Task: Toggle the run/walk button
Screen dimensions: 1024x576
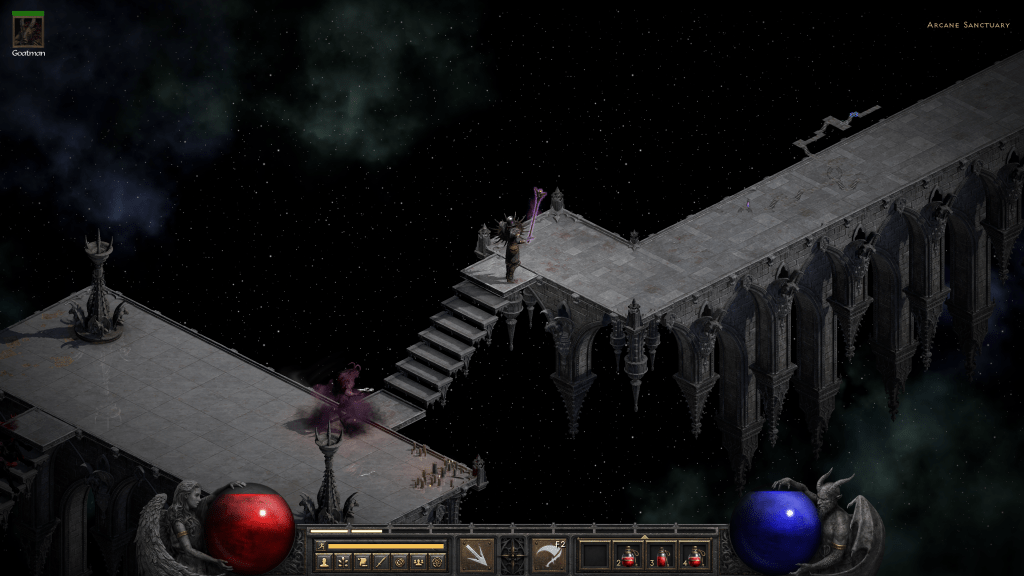Action: tap(320, 546)
